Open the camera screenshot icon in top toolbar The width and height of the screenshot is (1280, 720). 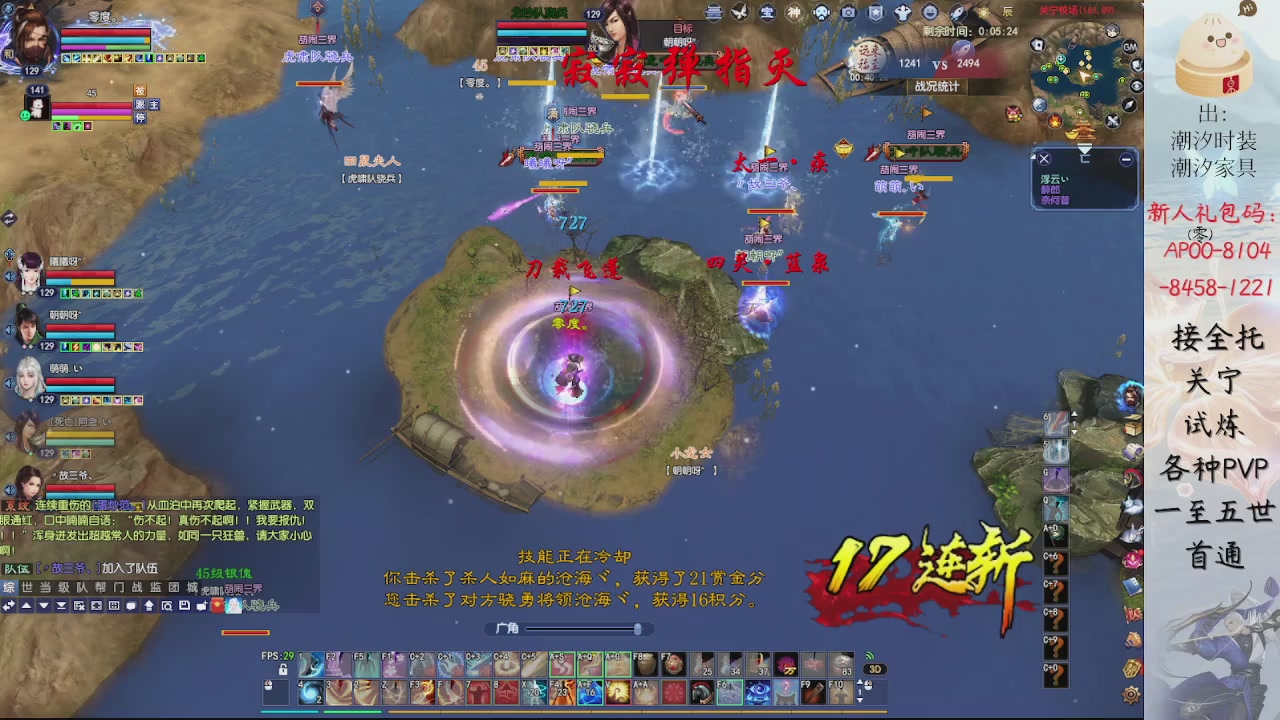[x=848, y=12]
